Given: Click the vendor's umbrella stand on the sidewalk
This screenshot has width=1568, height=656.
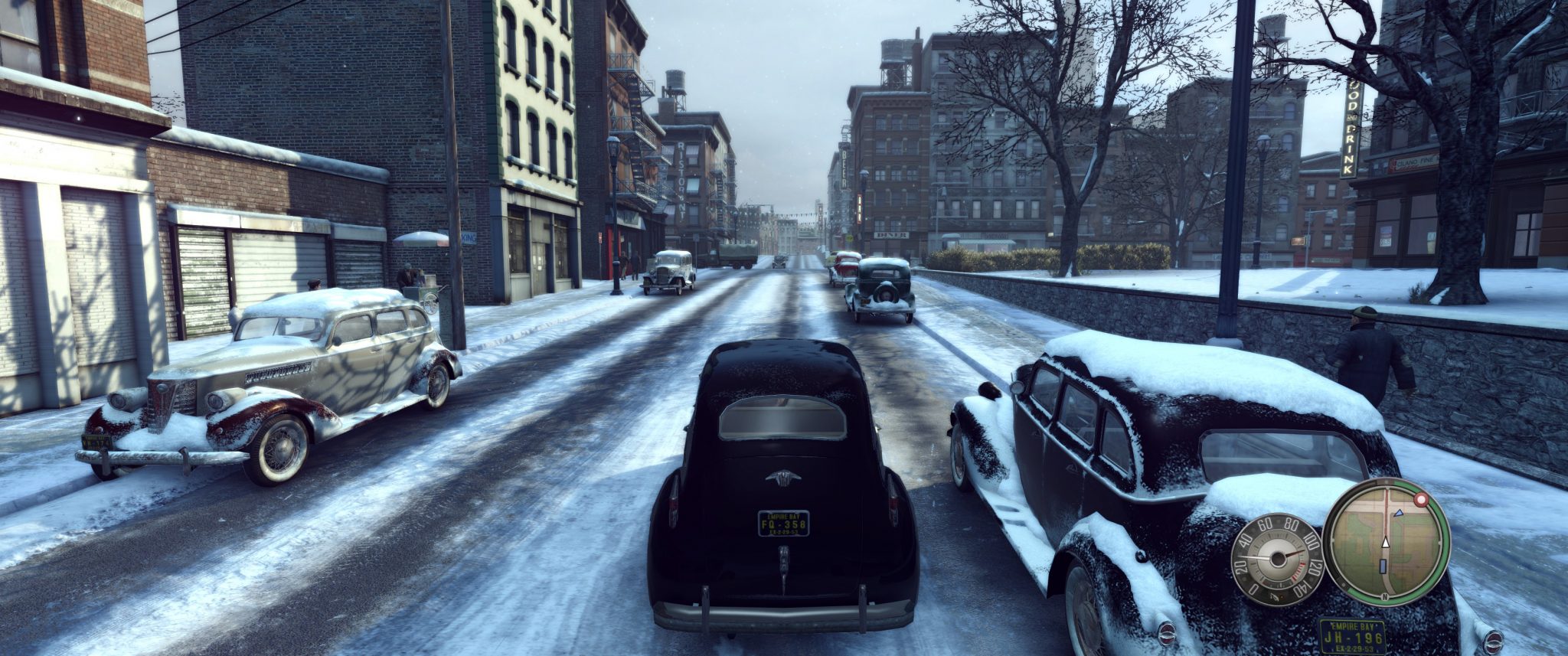Looking at the screenshot, I should 421,239.
